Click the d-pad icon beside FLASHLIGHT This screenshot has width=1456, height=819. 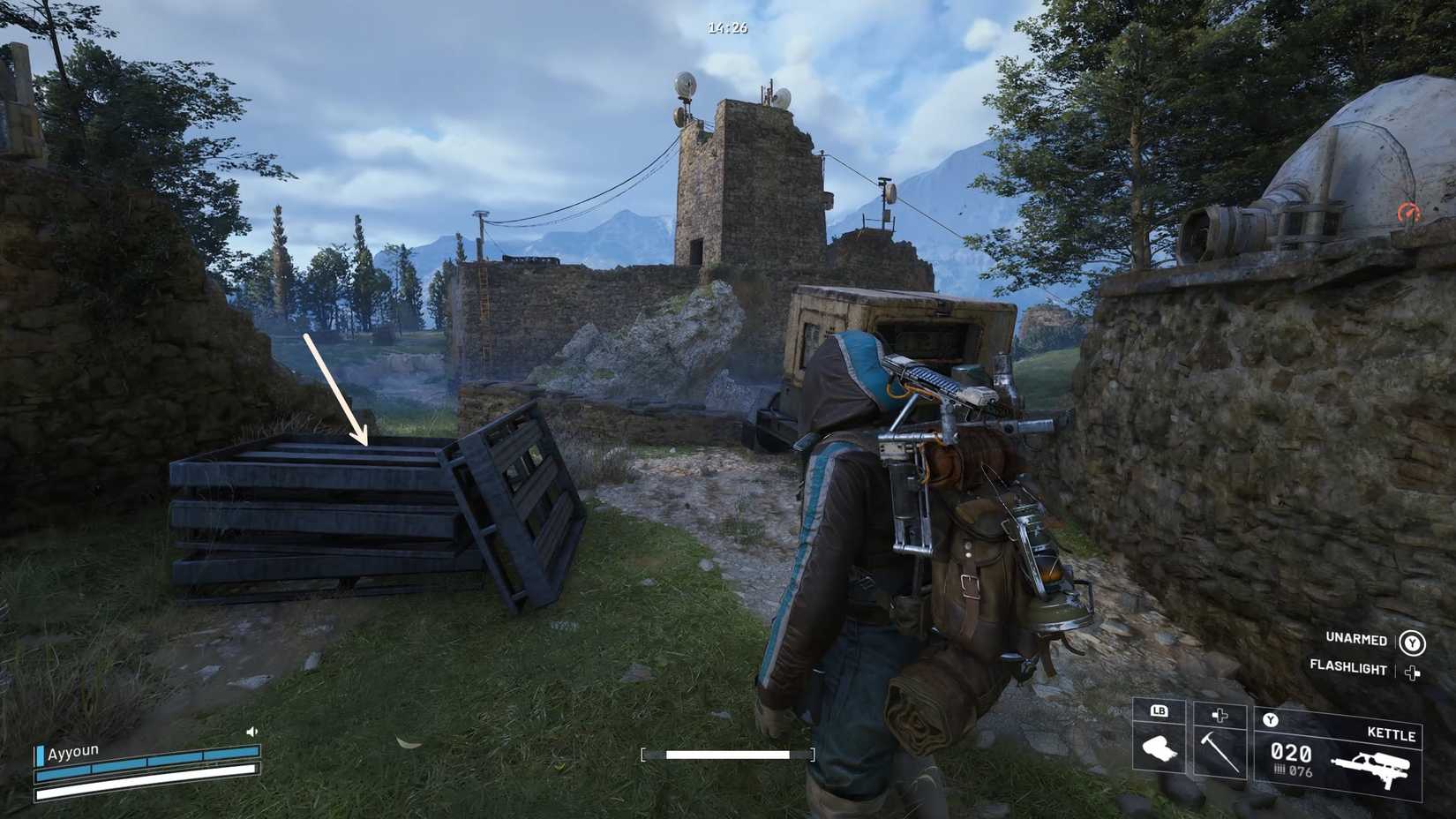click(x=1410, y=669)
